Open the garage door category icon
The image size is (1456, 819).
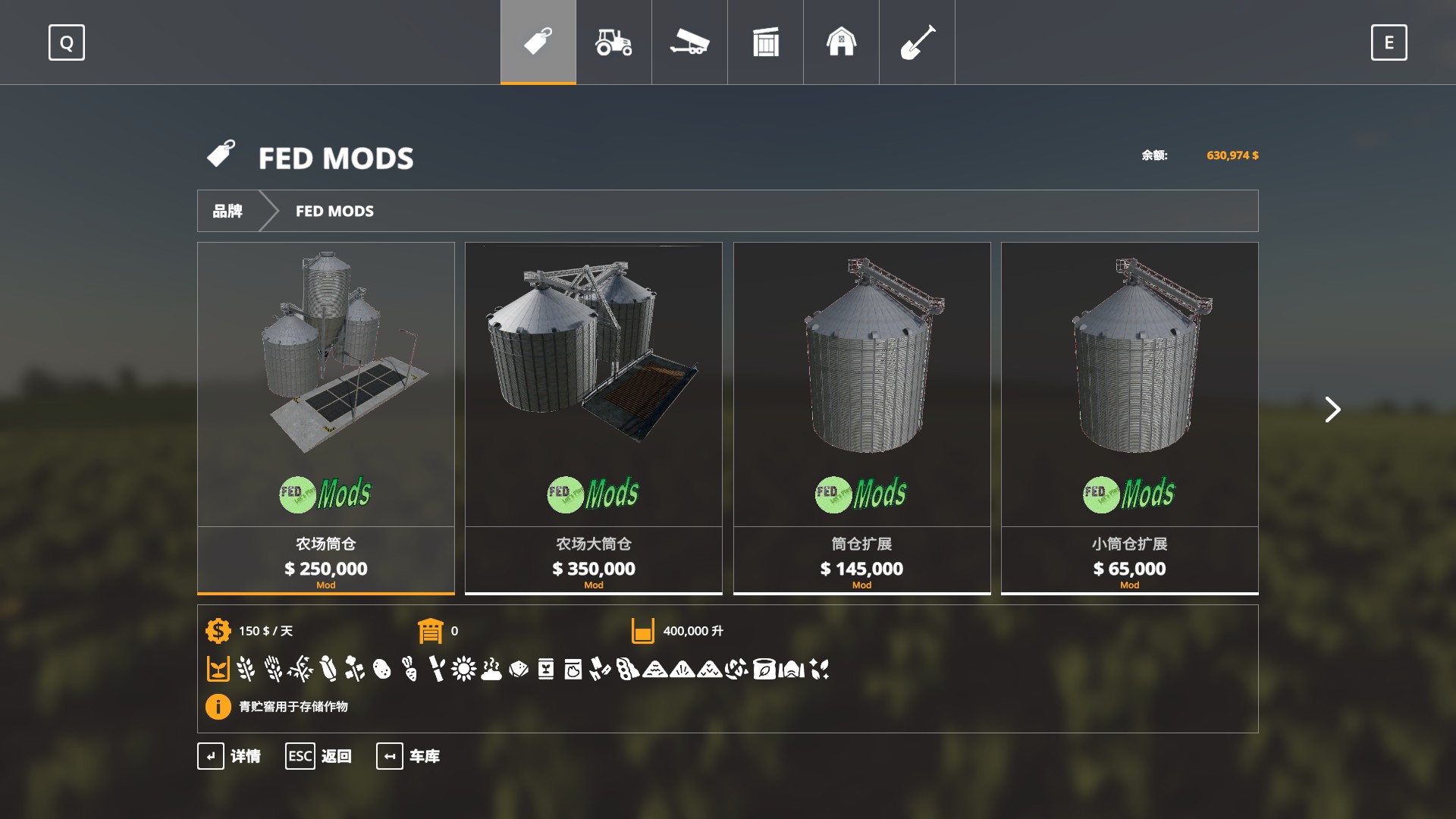(765, 43)
